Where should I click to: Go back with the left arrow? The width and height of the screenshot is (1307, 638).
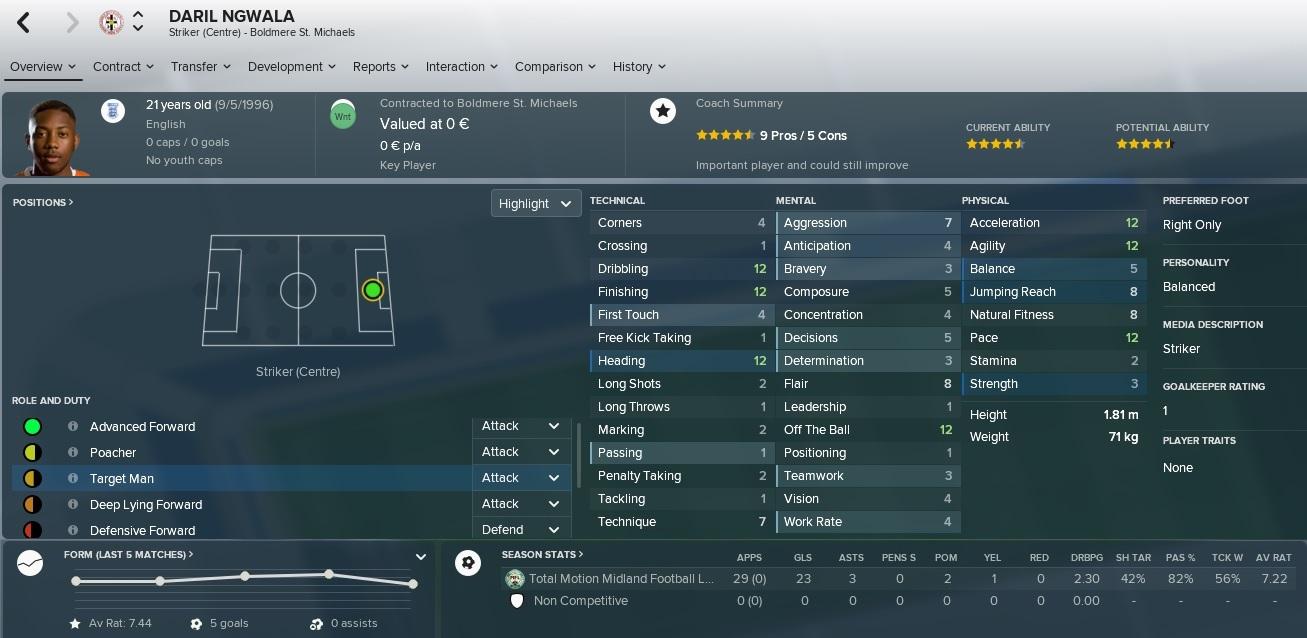(24, 22)
